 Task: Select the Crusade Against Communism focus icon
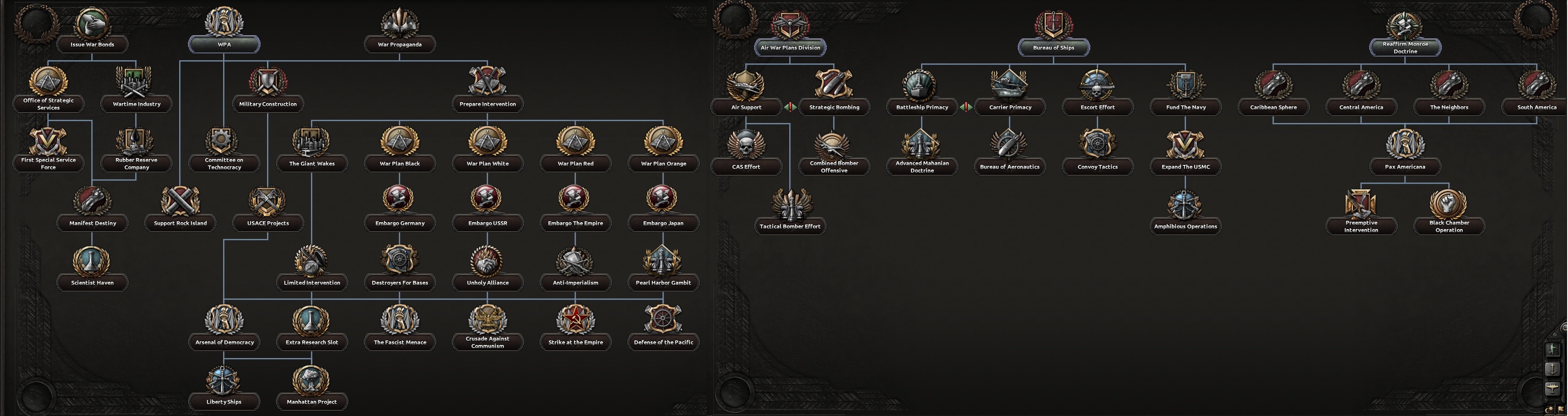(x=487, y=318)
